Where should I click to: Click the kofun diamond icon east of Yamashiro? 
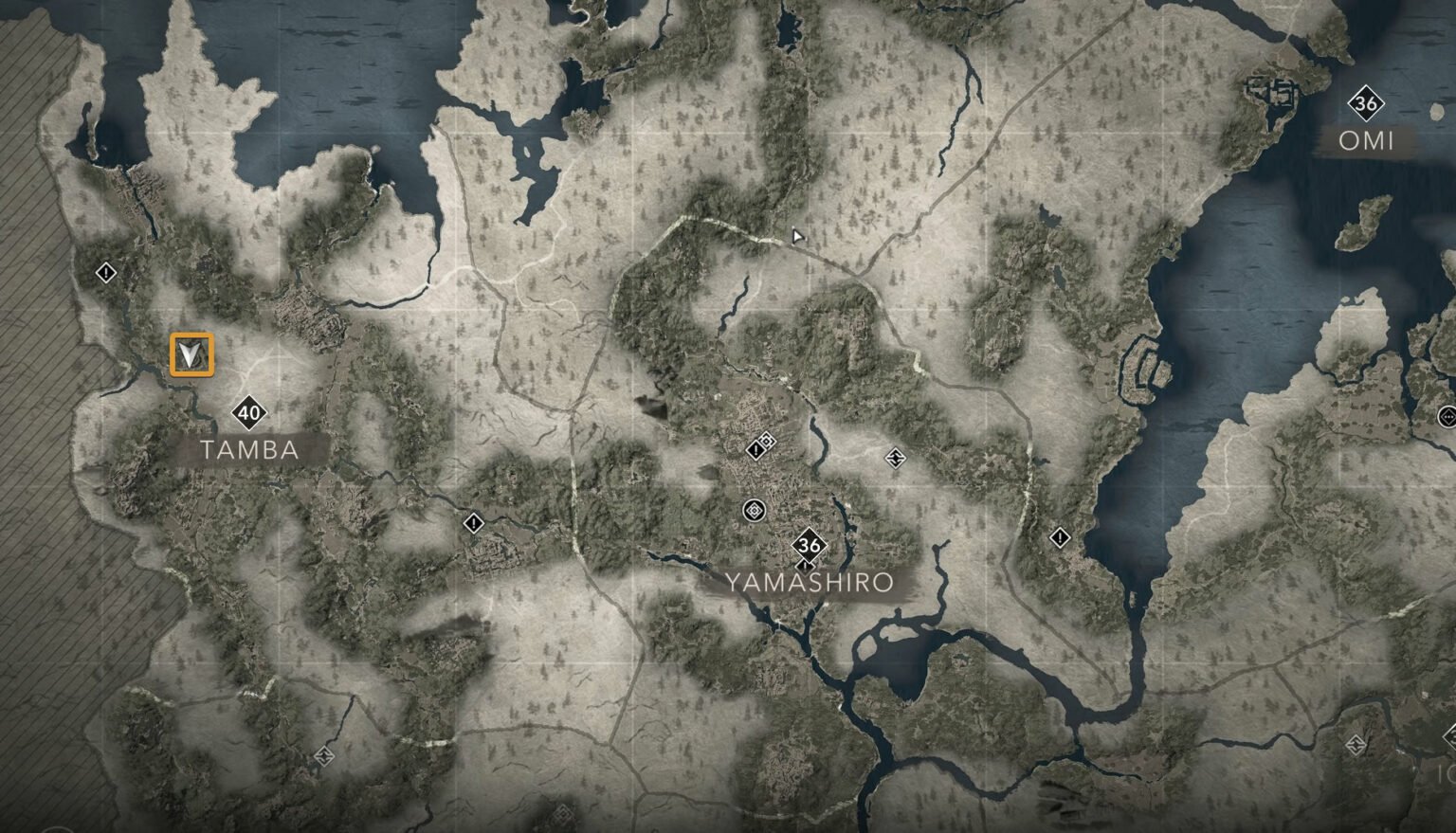(894, 458)
